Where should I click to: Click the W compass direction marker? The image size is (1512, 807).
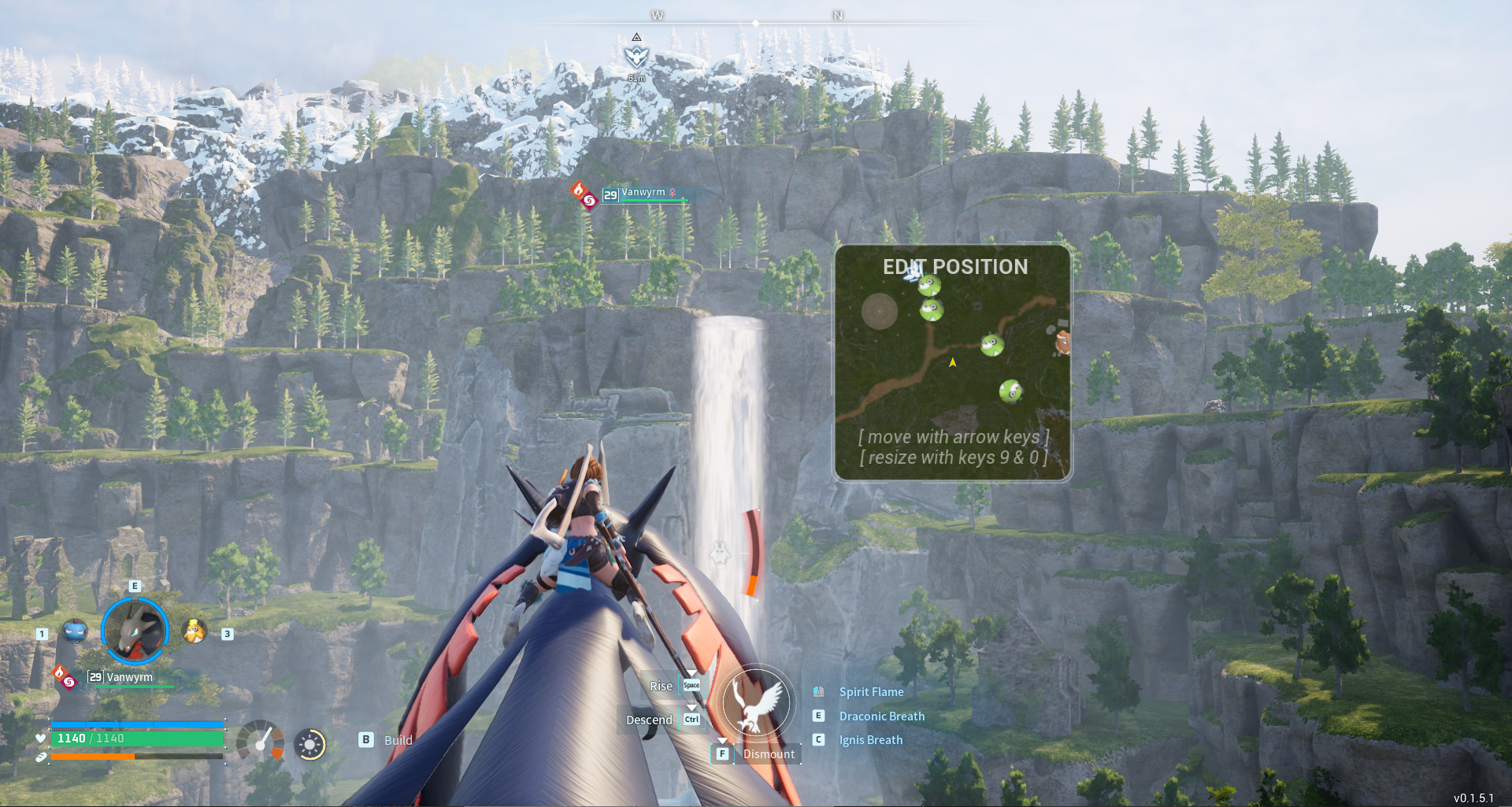point(658,14)
